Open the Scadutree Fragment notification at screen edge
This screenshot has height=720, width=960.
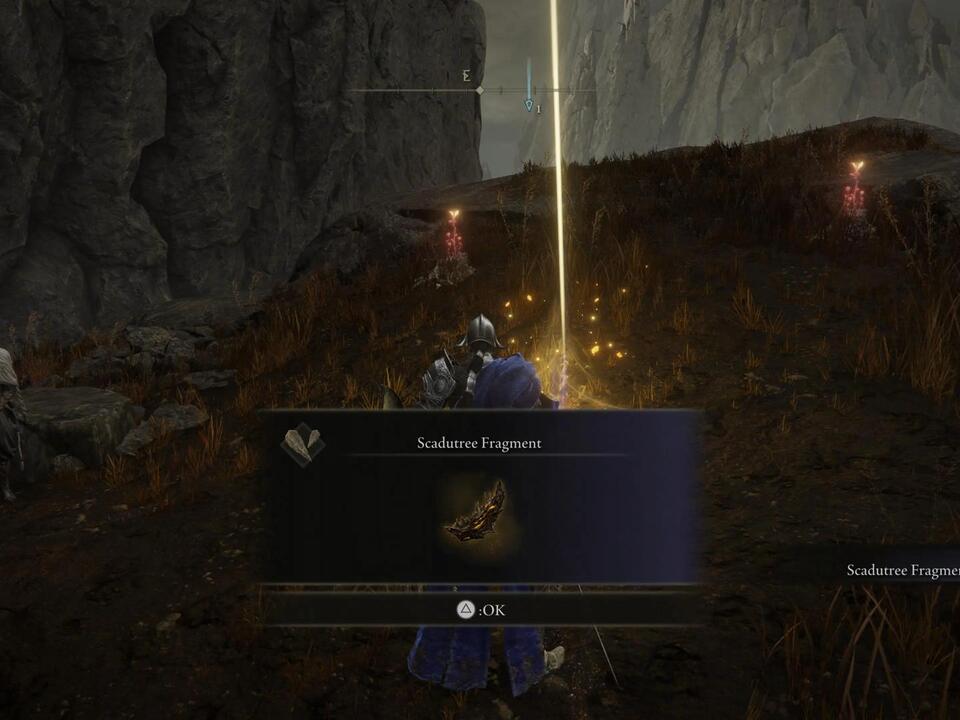902,570
